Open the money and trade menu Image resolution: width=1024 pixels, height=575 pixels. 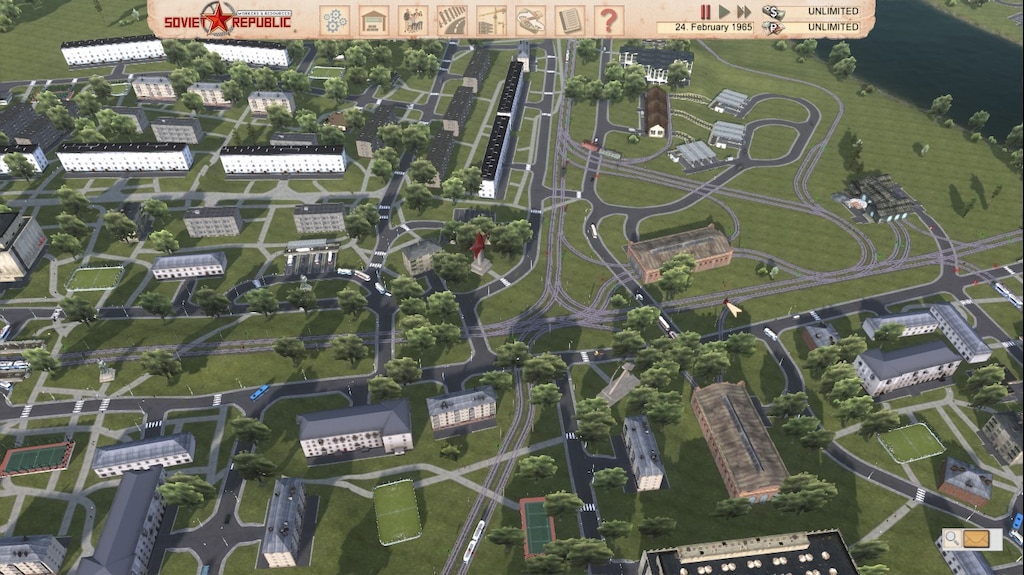(x=530, y=20)
